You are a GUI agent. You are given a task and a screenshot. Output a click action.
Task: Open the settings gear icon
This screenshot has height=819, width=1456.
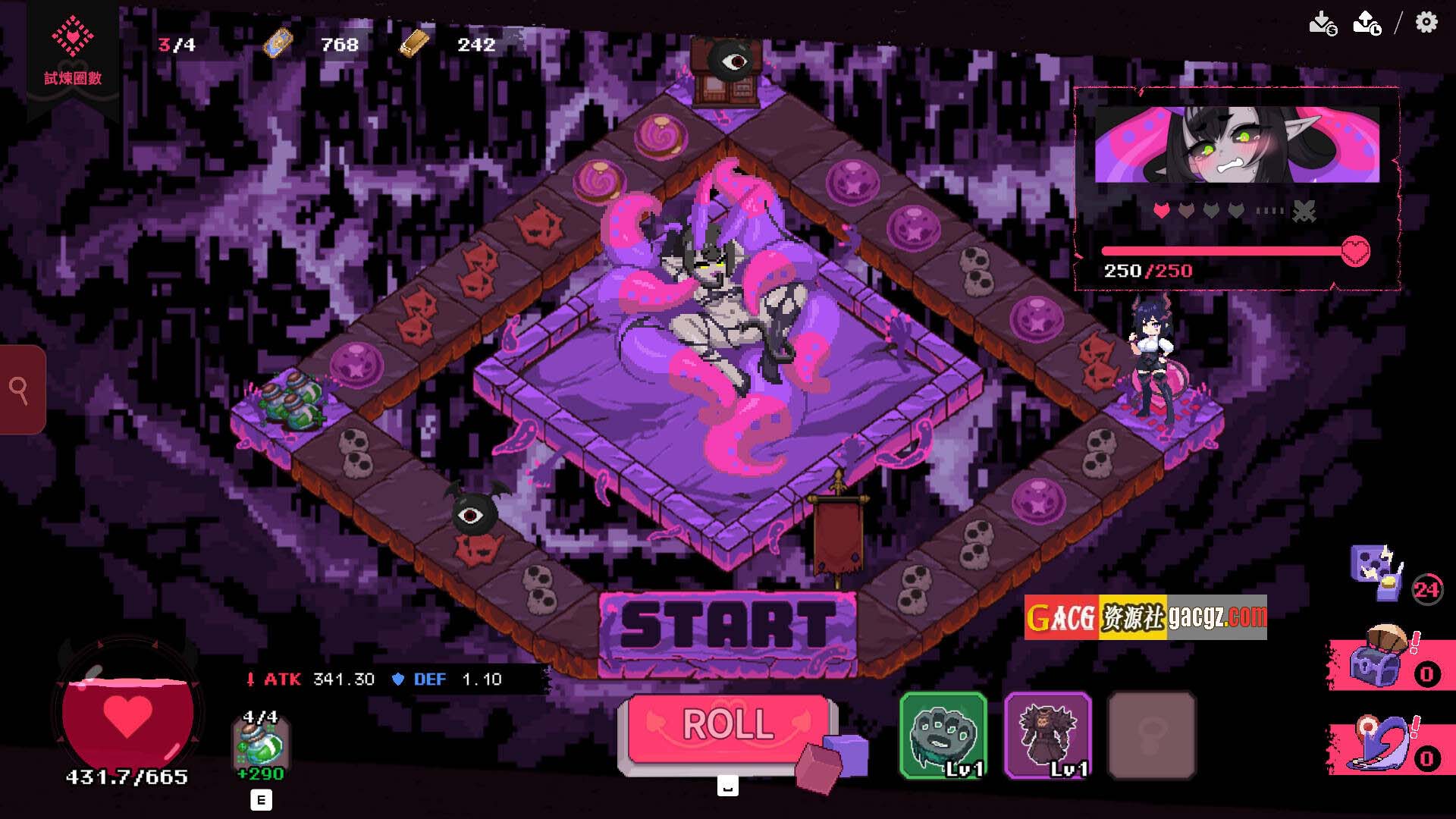pyautogui.click(x=1426, y=23)
